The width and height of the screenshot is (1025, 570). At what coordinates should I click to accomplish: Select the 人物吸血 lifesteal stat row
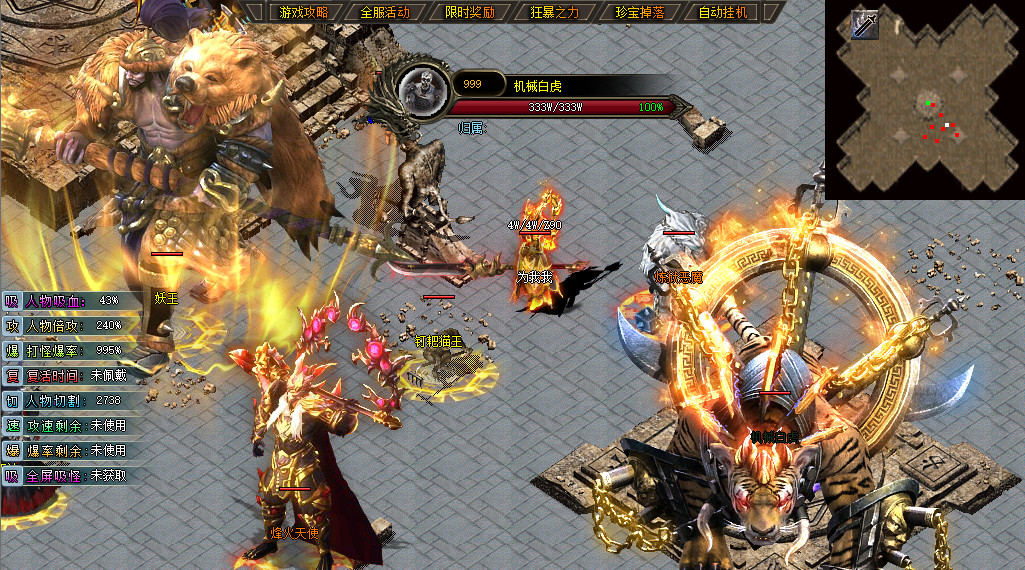click(x=70, y=300)
